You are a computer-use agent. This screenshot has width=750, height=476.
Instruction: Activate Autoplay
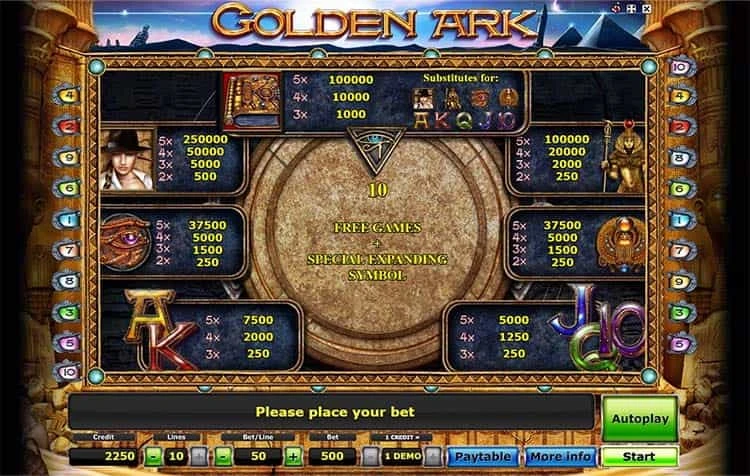(639, 418)
